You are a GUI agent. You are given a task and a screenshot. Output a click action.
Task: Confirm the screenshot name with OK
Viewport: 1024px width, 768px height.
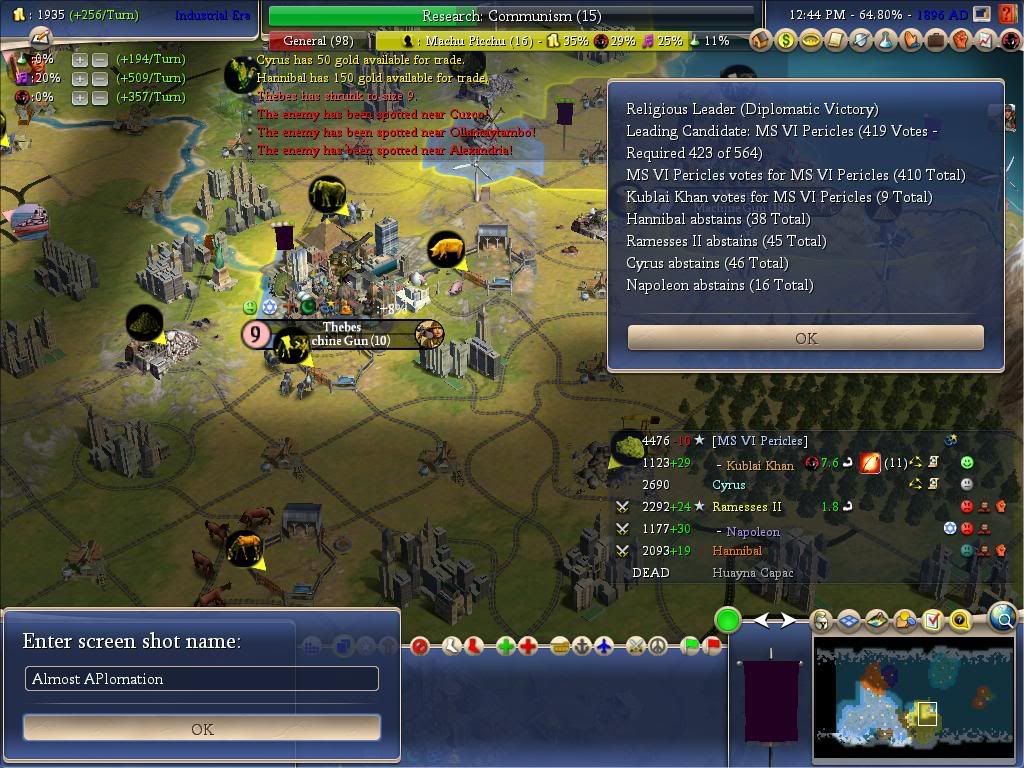point(202,729)
